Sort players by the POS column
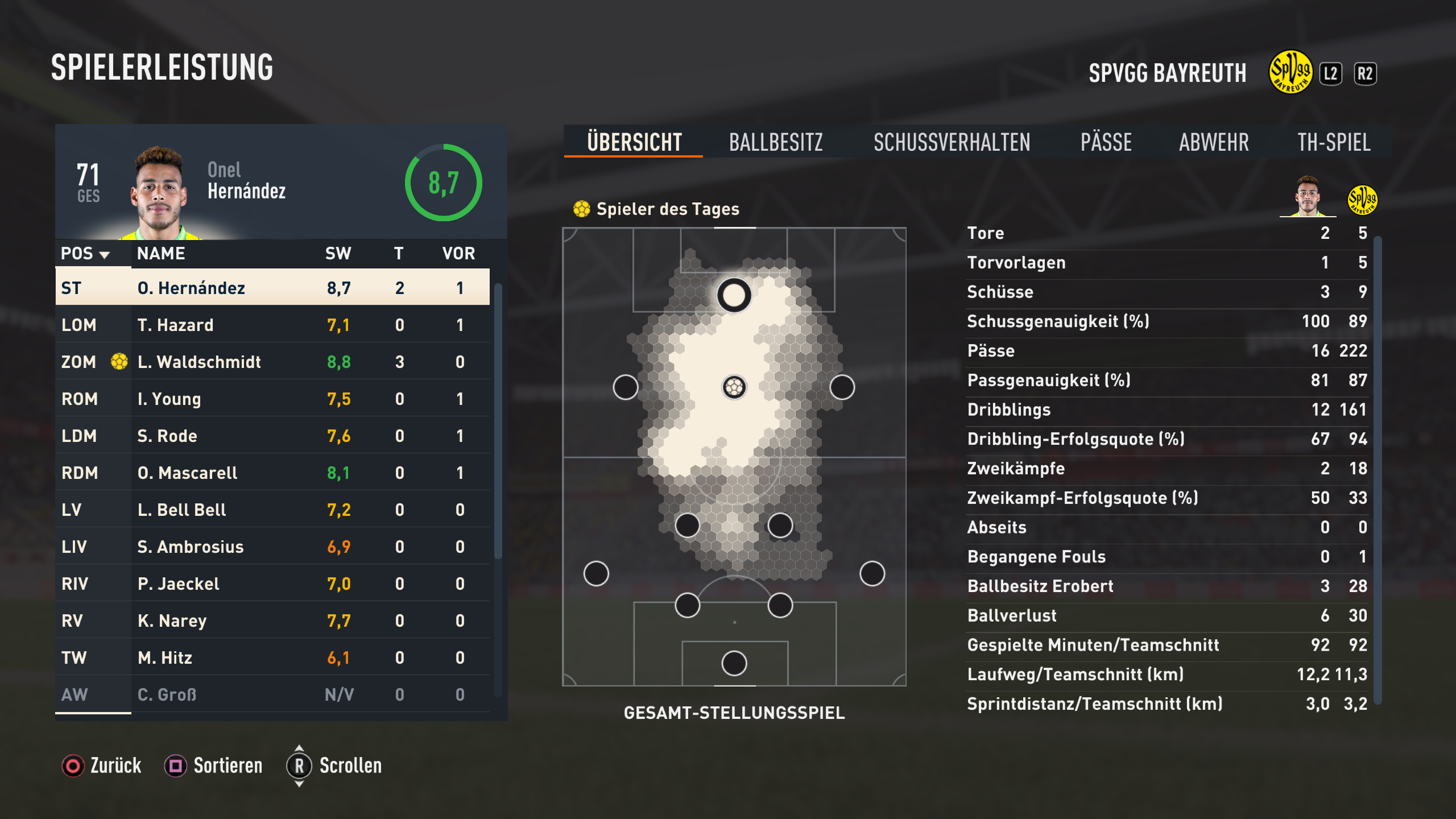 85,254
